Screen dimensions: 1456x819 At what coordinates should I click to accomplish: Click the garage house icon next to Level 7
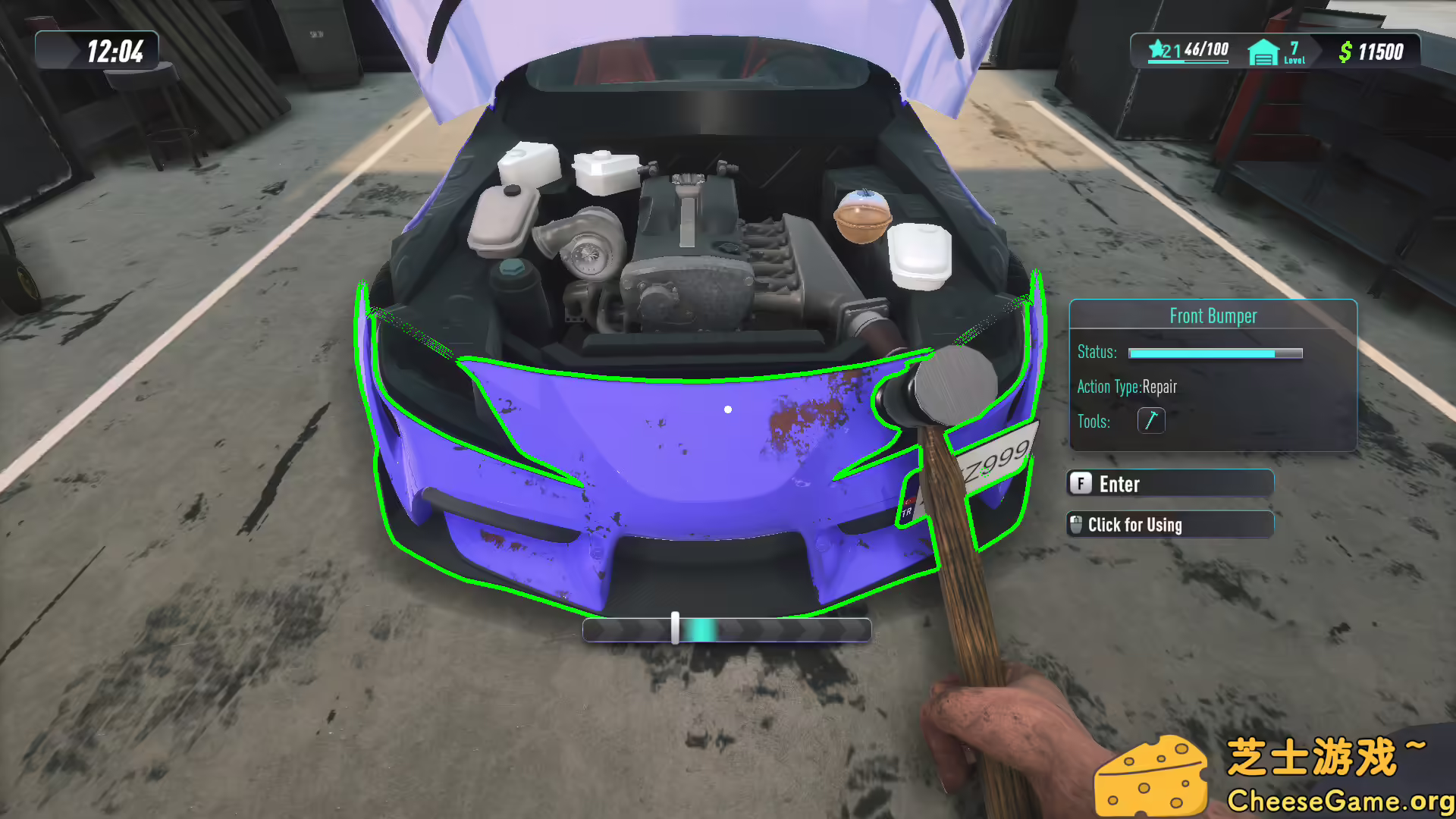point(1263,51)
